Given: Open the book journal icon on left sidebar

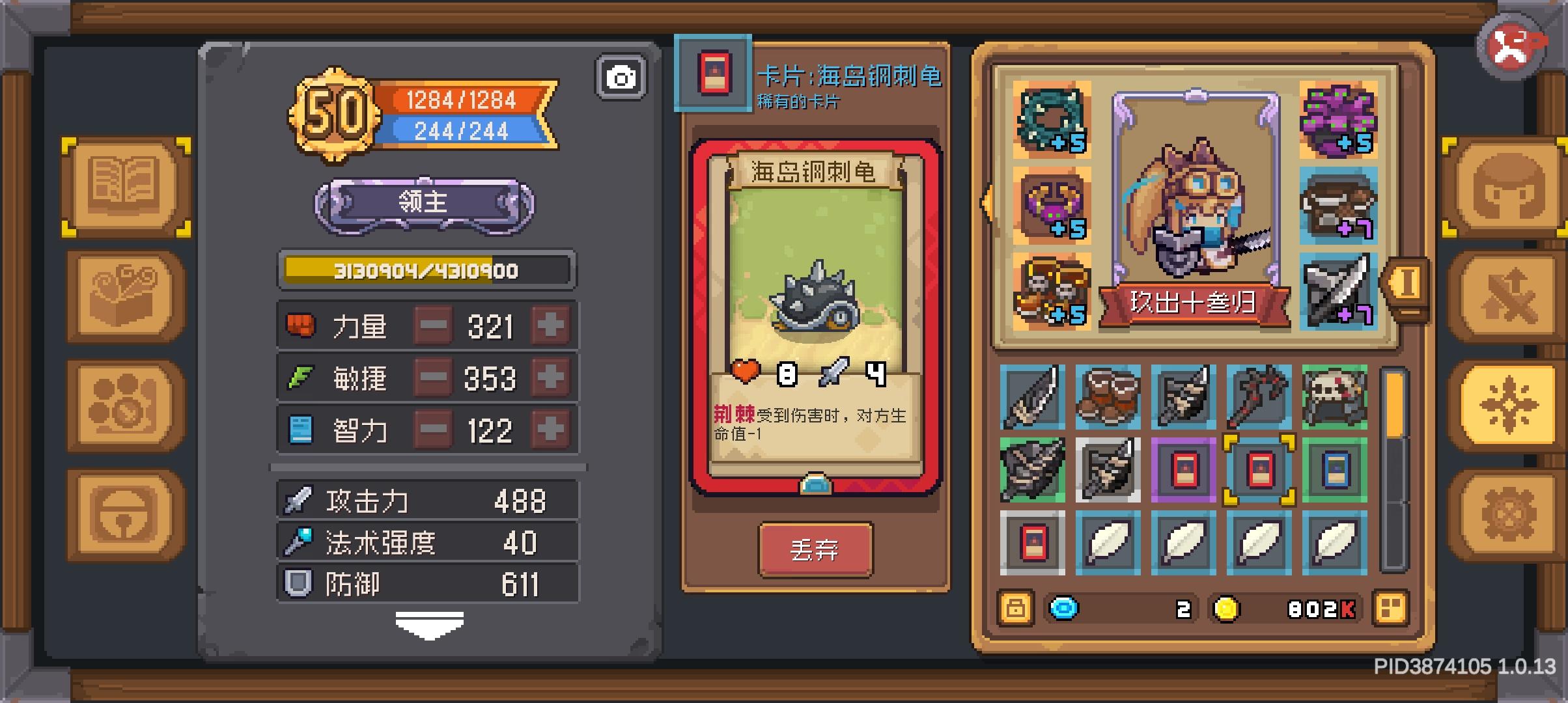Looking at the screenshot, I should click(125, 186).
